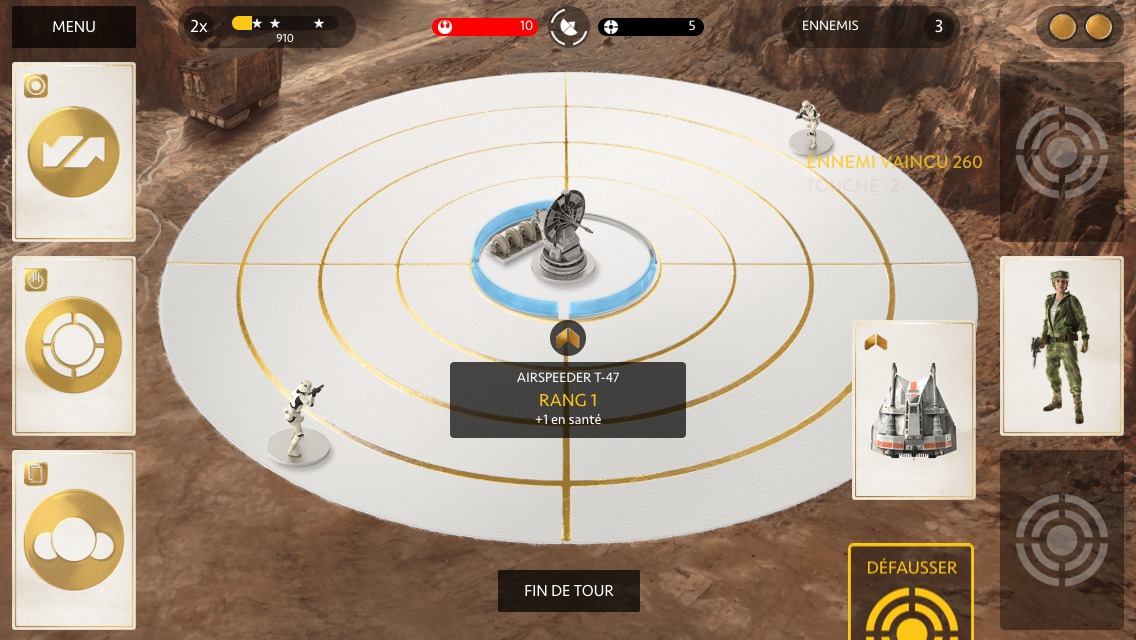Click the FIN DE TOUR button
Screen dimensions: 1136x640
(x=568, y=591)
